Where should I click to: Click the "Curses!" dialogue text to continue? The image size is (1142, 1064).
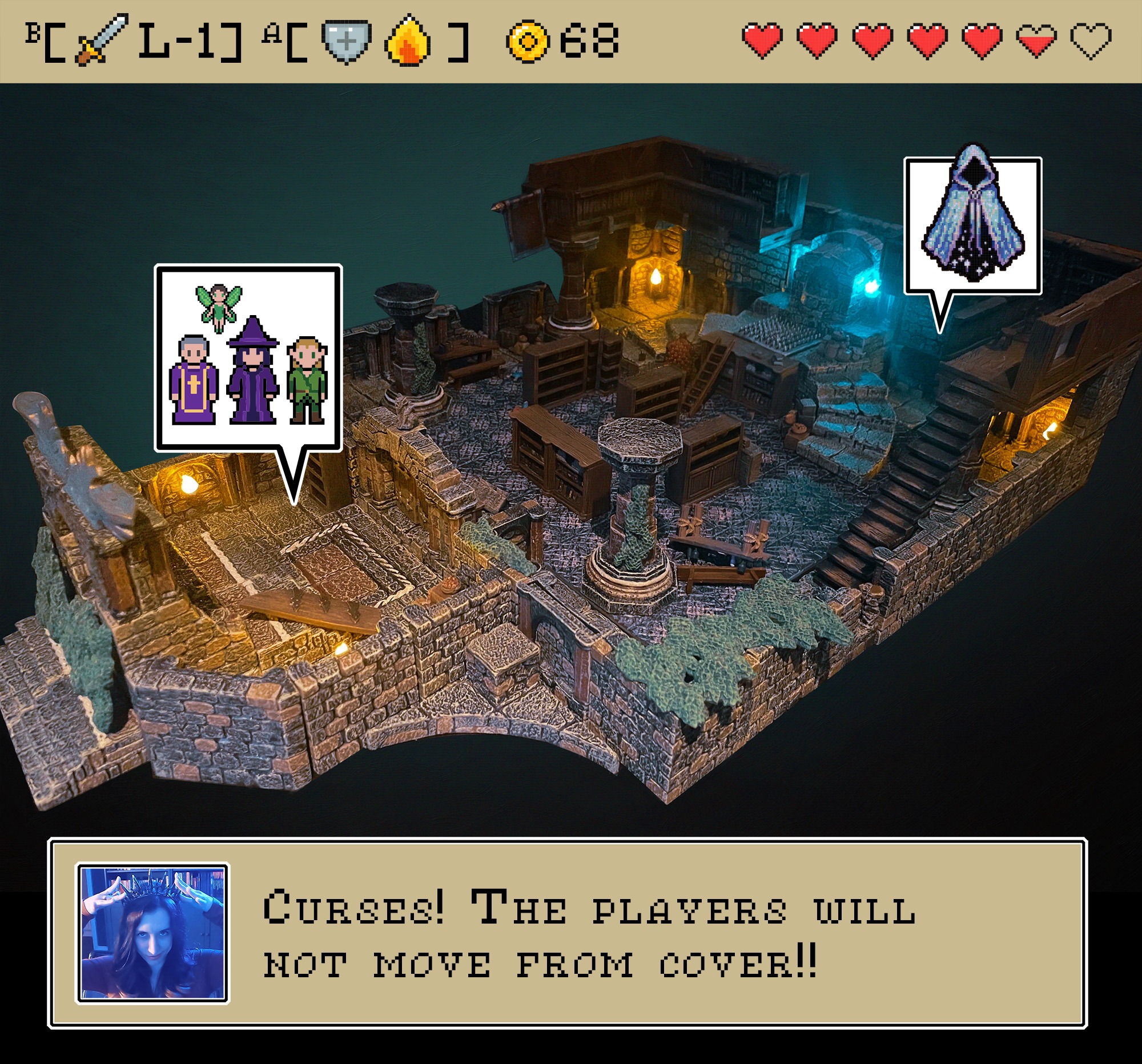tap(589, 934)
